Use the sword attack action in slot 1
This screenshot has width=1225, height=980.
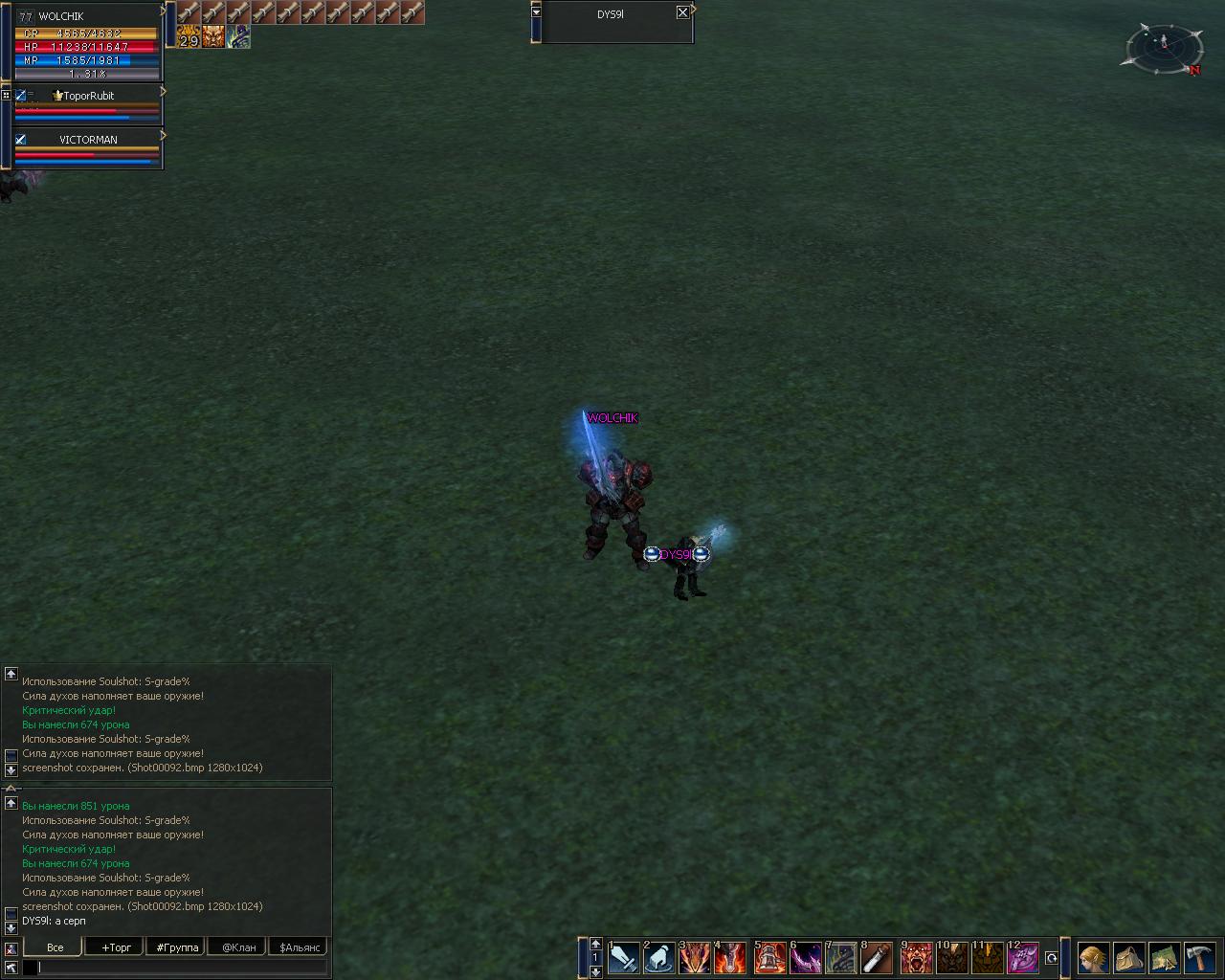pos(624,958)
